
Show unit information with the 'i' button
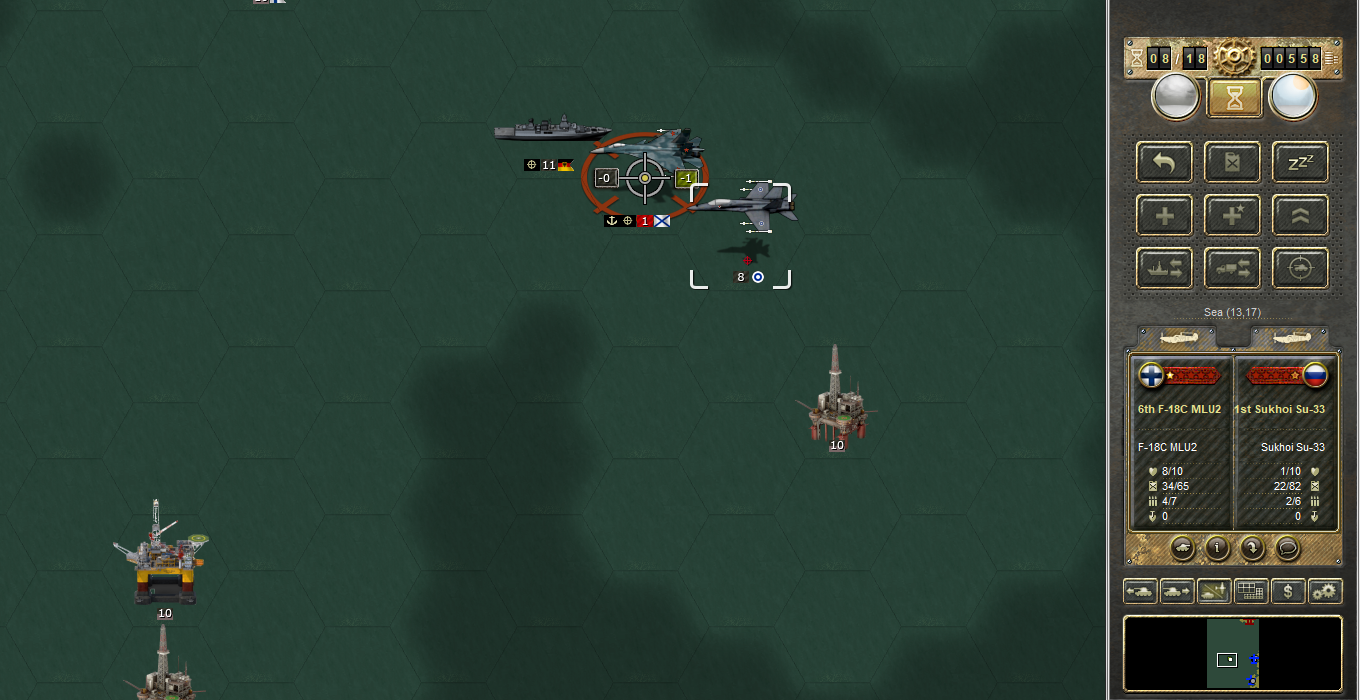point(1216,548)
